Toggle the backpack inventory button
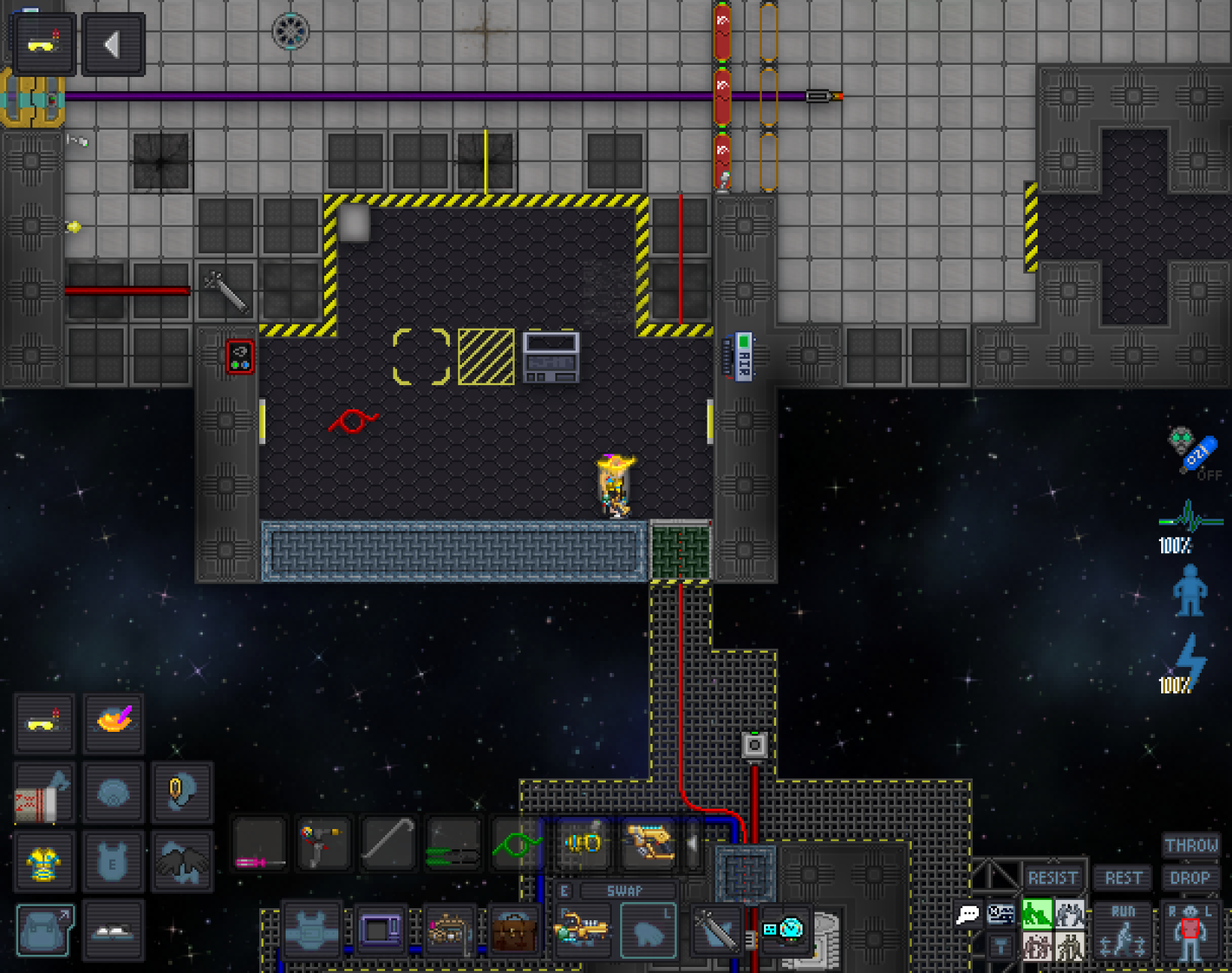 (x=44, y=931)
